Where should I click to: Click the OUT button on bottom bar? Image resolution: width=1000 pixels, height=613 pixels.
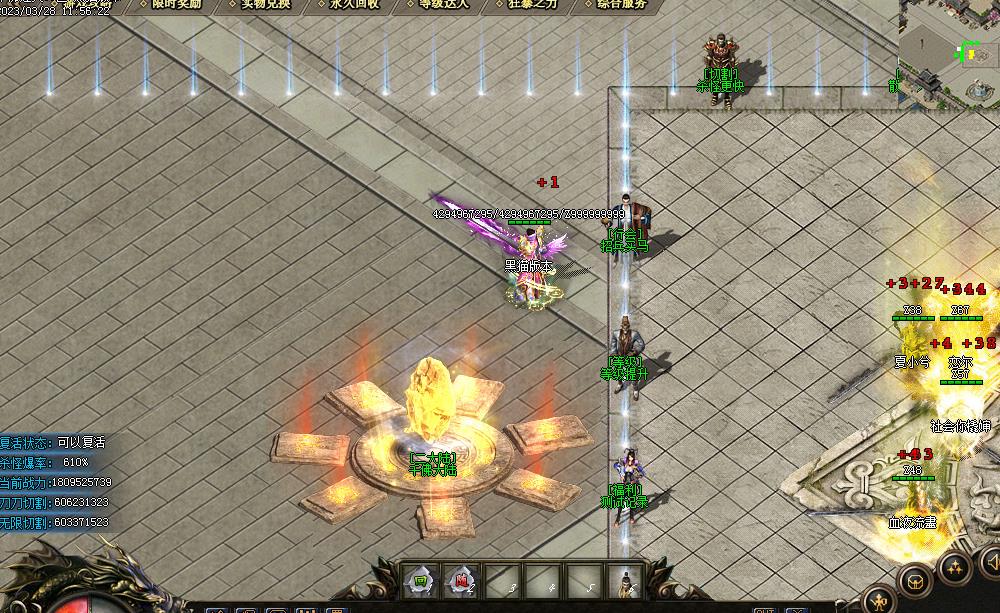point(765,609)
